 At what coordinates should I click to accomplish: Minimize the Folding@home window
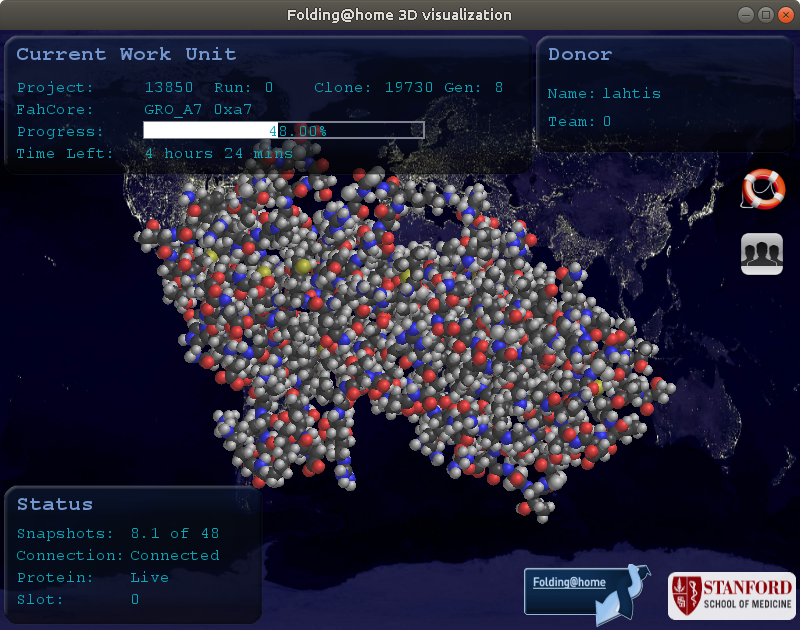[747, 15]
